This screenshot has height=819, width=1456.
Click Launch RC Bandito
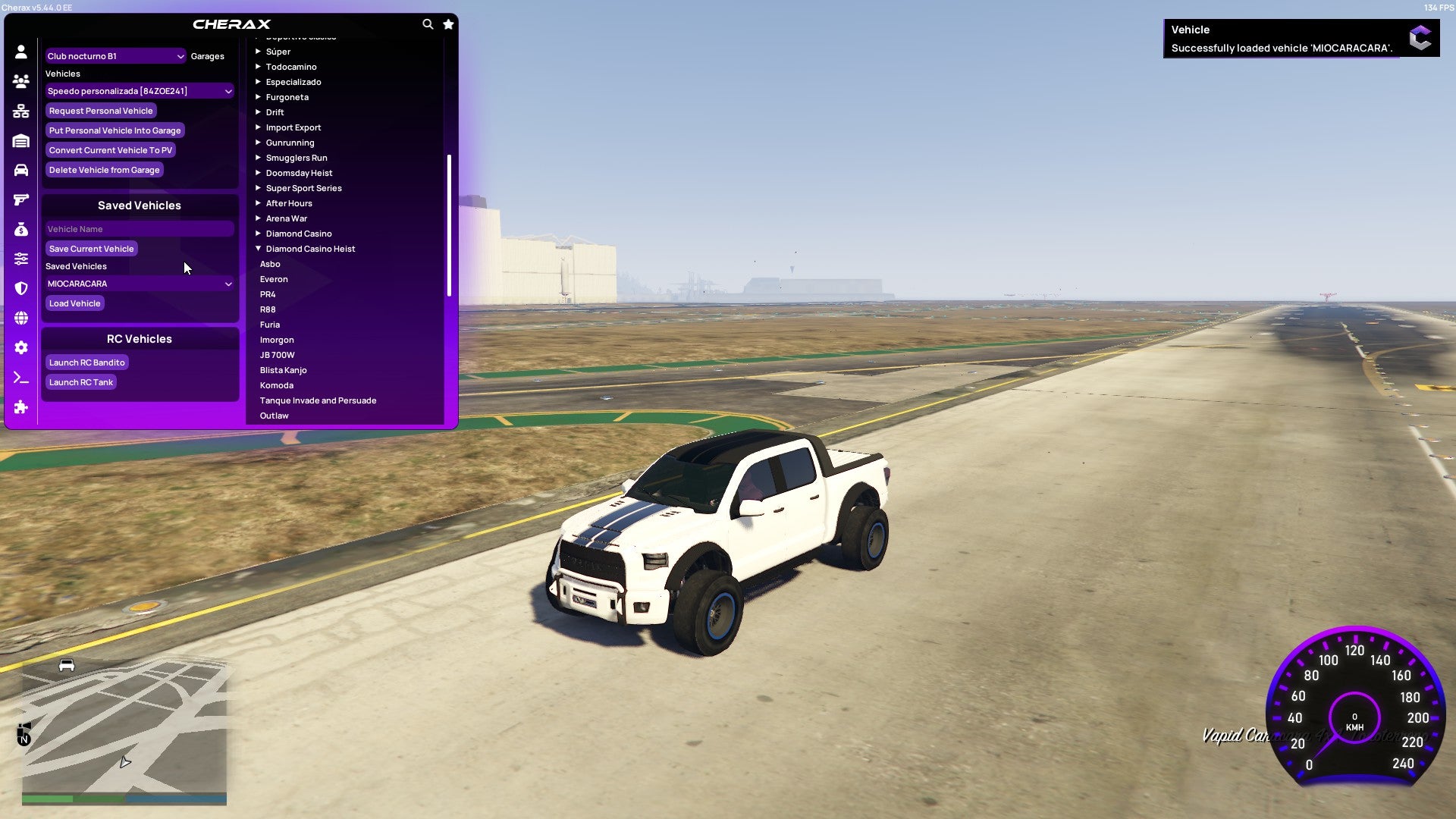point(86,362)
